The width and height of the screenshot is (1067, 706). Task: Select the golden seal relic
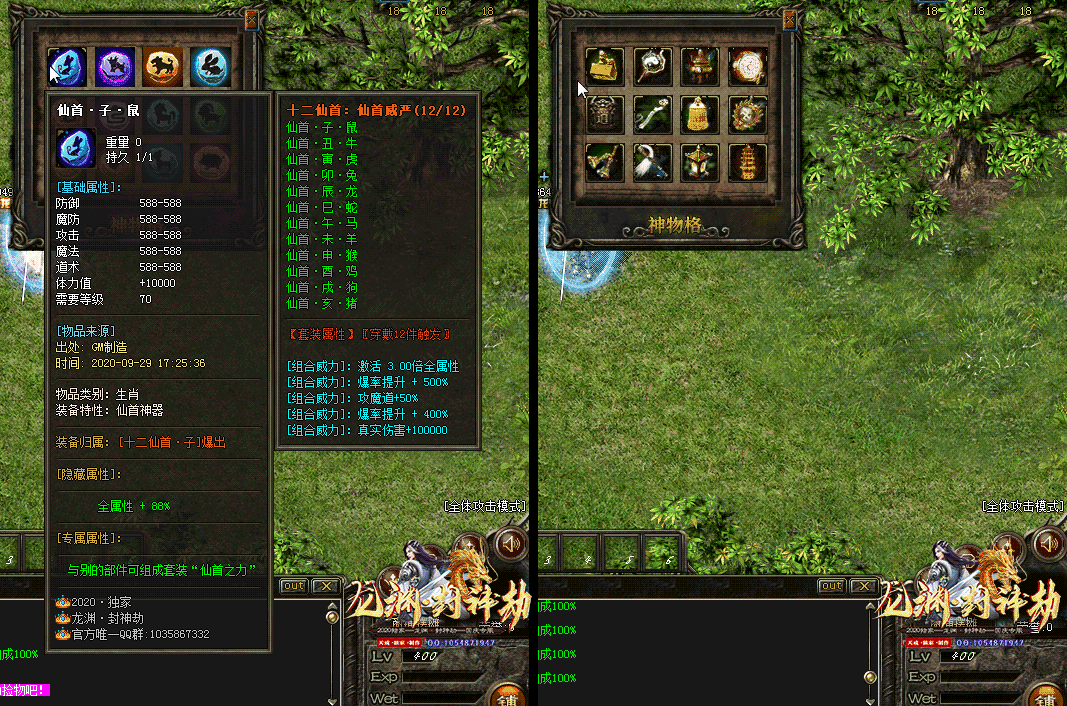click(604, 67)
